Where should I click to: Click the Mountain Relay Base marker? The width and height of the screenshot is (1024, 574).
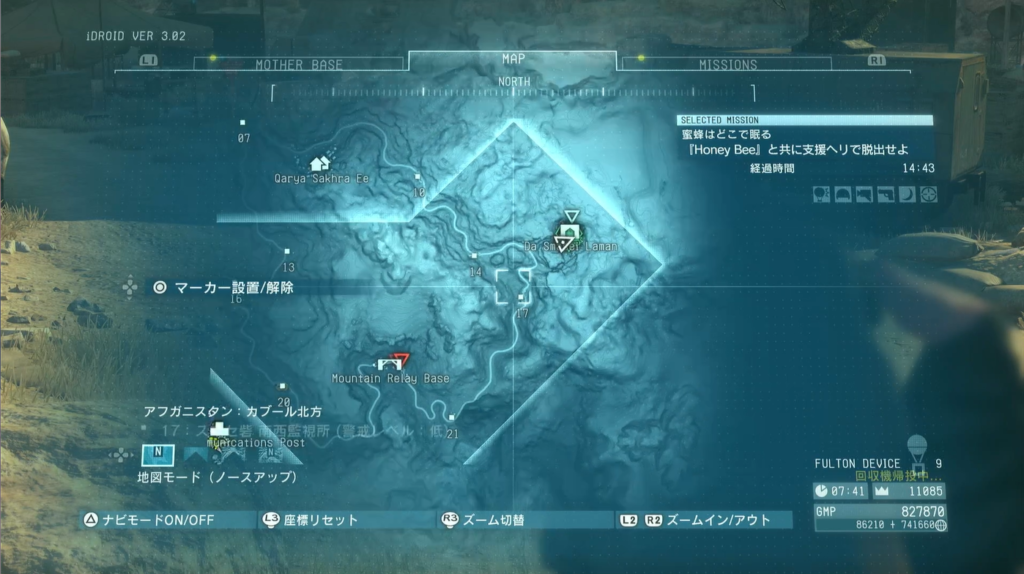pos(389,364)
